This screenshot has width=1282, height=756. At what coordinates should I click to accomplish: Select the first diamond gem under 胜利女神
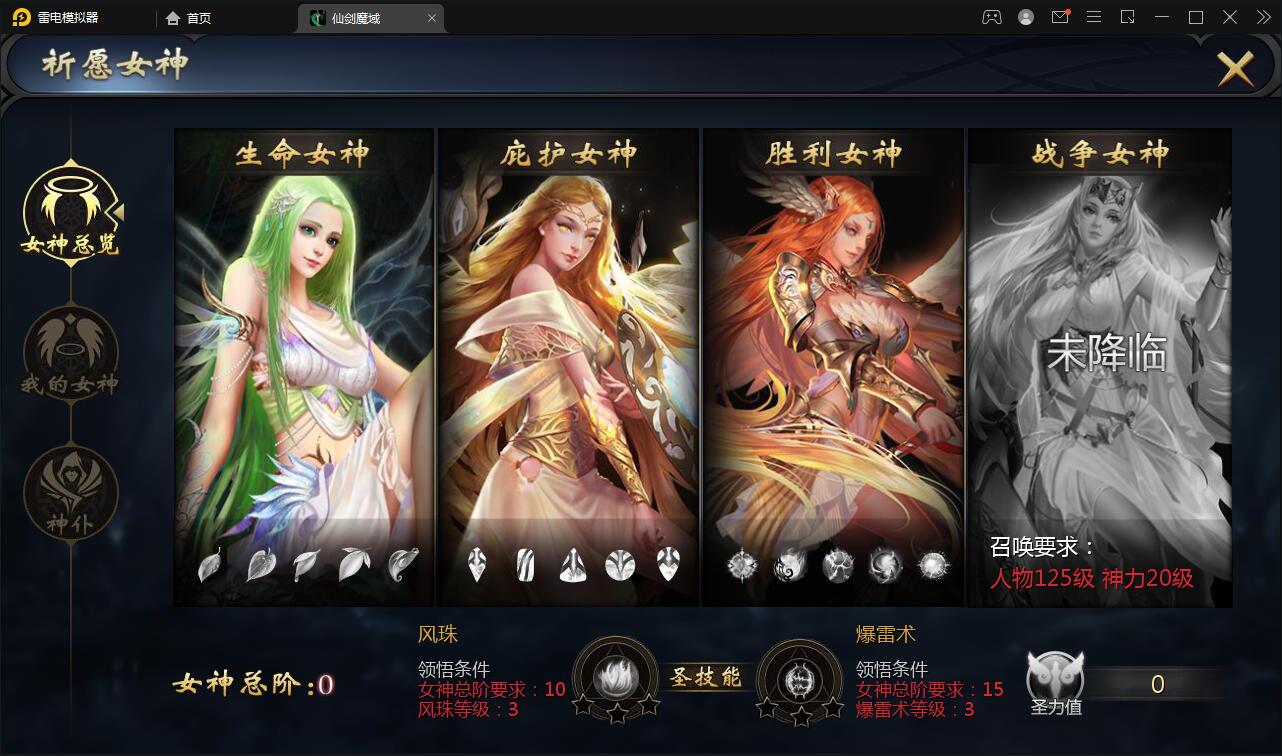741,566
